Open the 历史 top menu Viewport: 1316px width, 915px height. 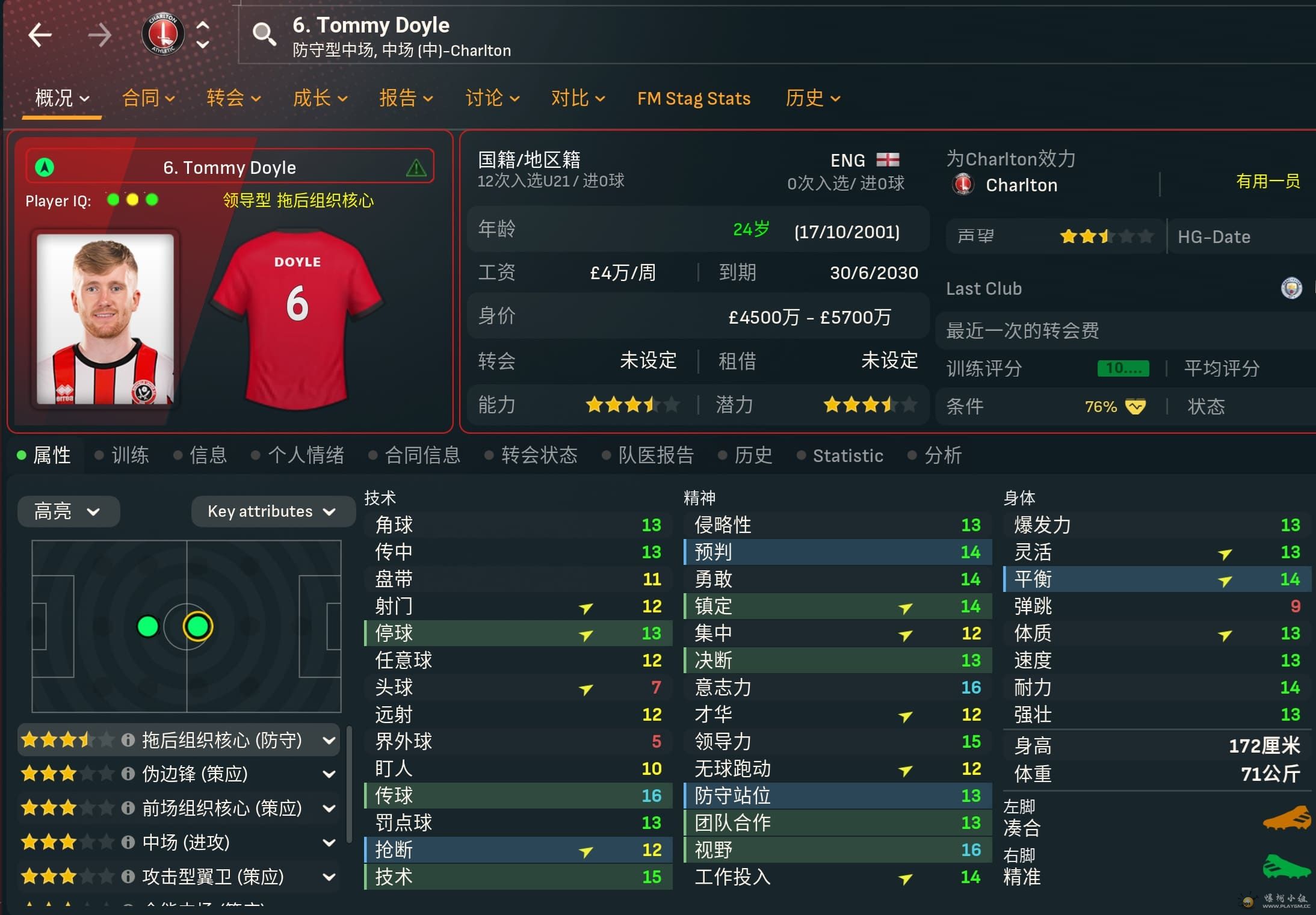pyautogui.click(x=812, y=98)
